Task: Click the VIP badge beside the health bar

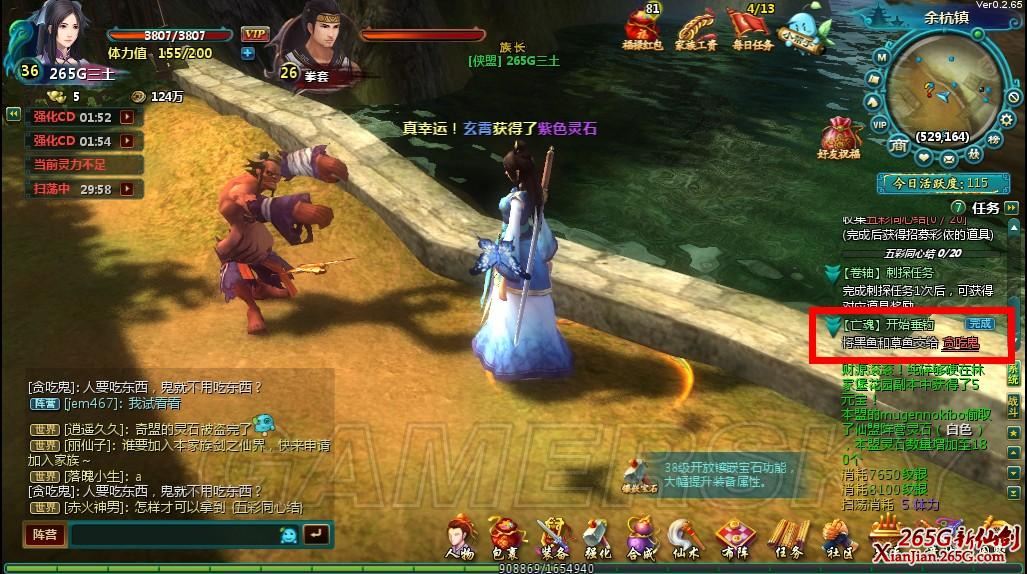Action: click(x=254, y=34)
